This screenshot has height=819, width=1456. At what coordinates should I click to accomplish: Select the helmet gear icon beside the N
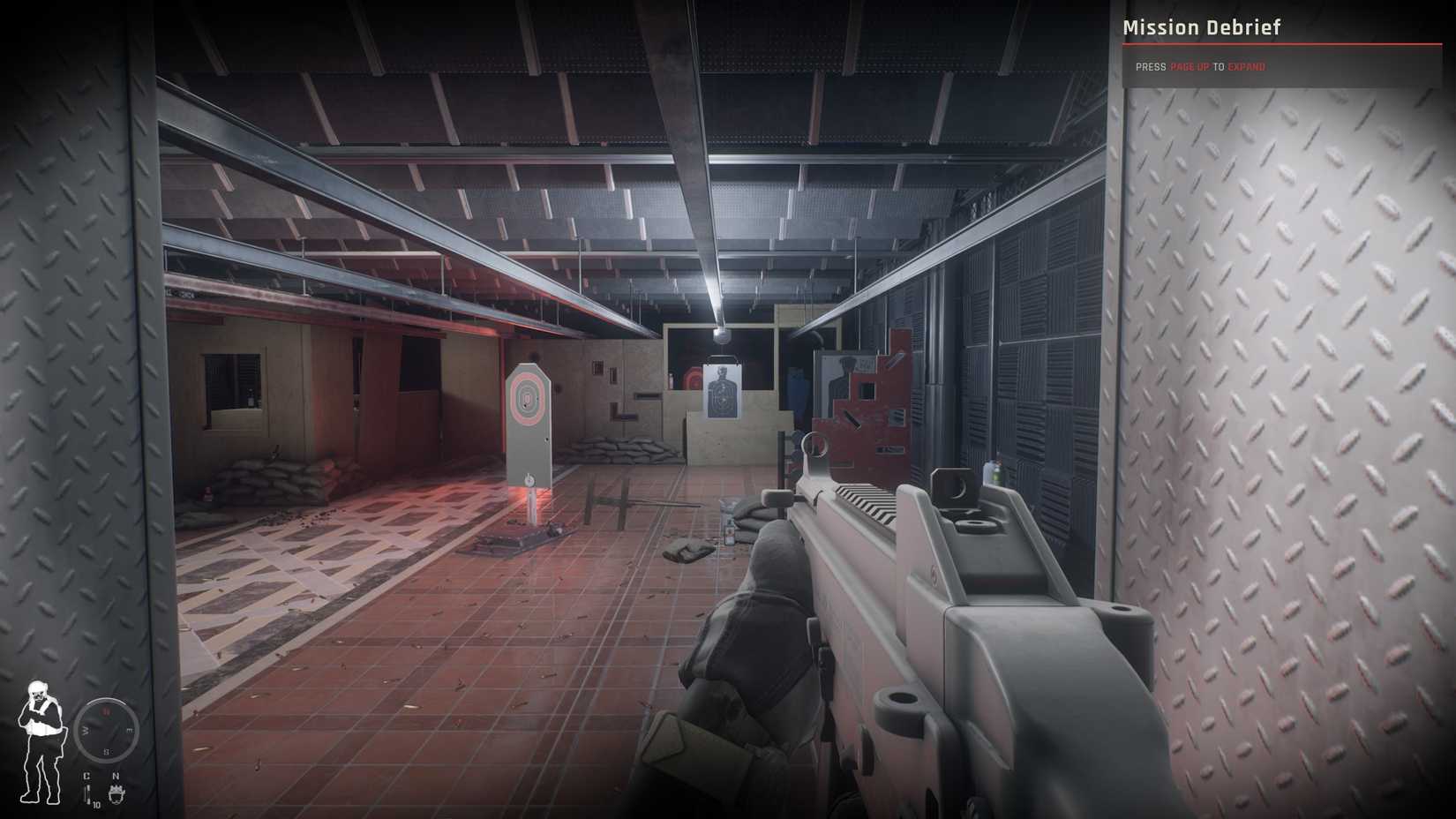(x=116, y=793)
